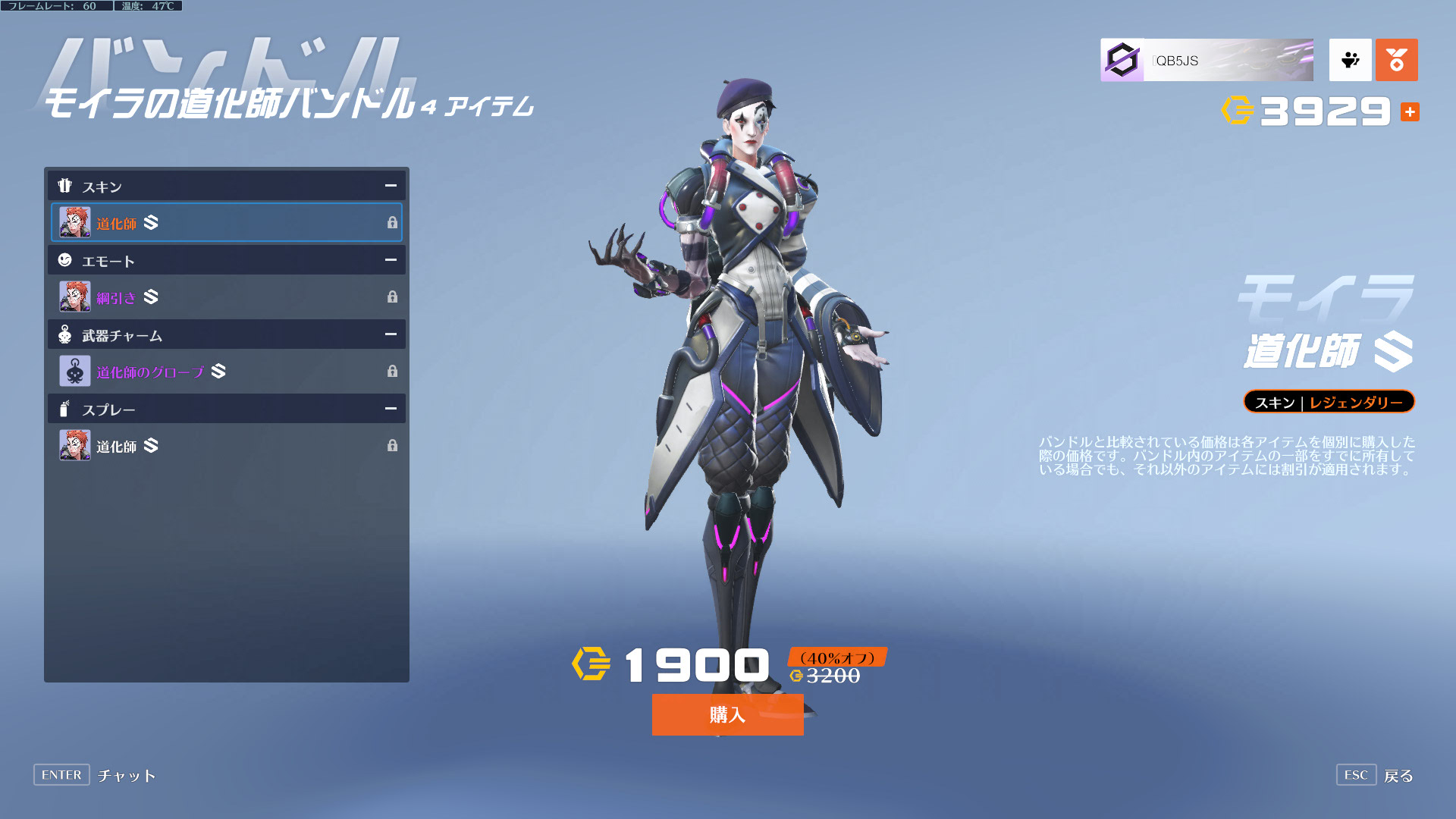Select the 道化師 spray item
Image resolution: width=1456 pixels, height=819 pixels.
point(226,446)
